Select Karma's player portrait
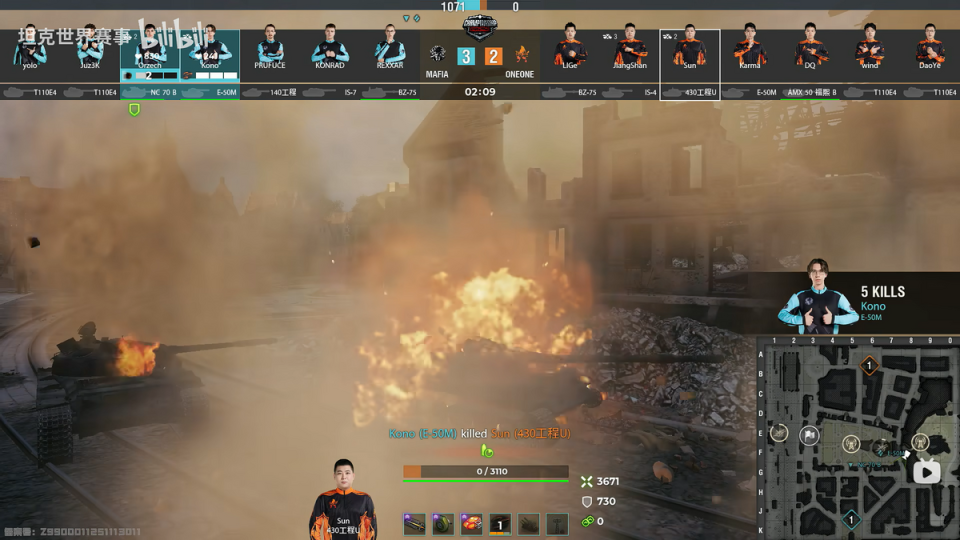Screen dimensions: 960x540 [x=750, y=50]
